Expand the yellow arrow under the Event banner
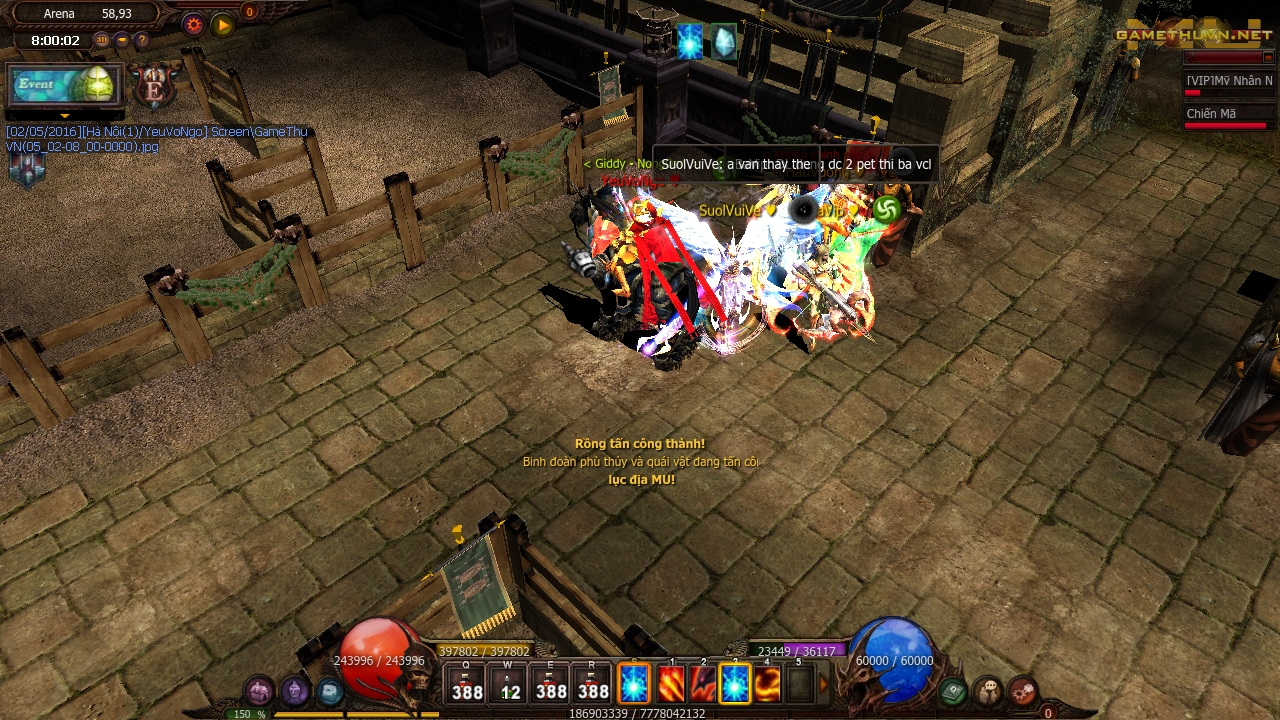1280x720 pixels. (65, 116)
